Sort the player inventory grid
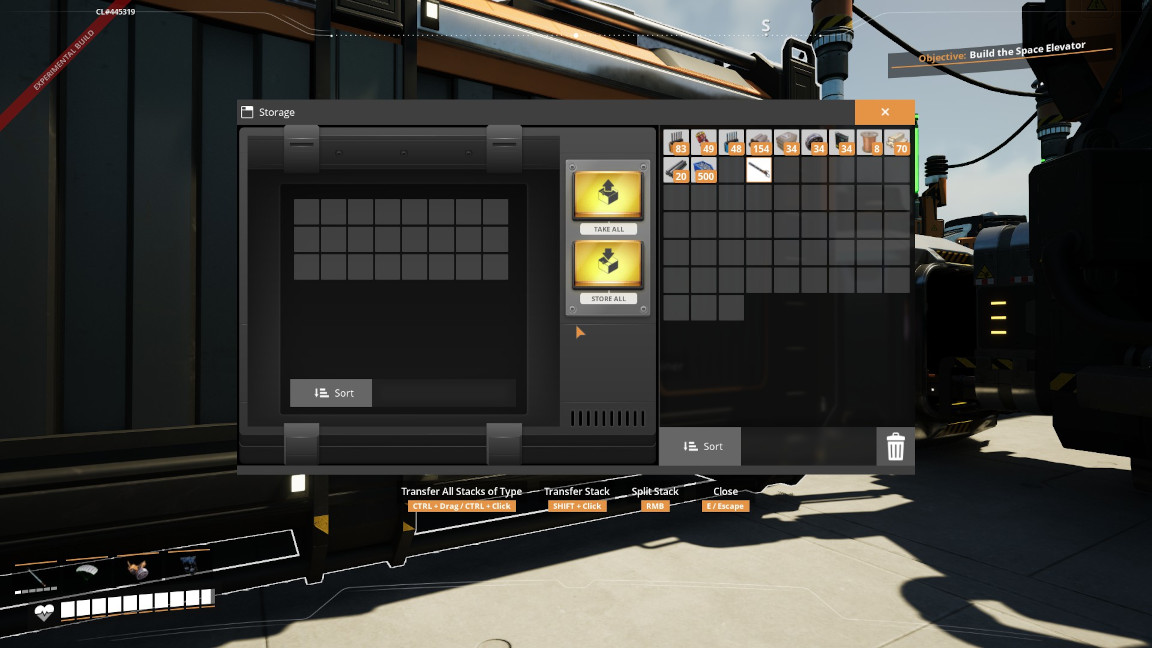This screenshot has height=648, width=1152. coord(700,446)
